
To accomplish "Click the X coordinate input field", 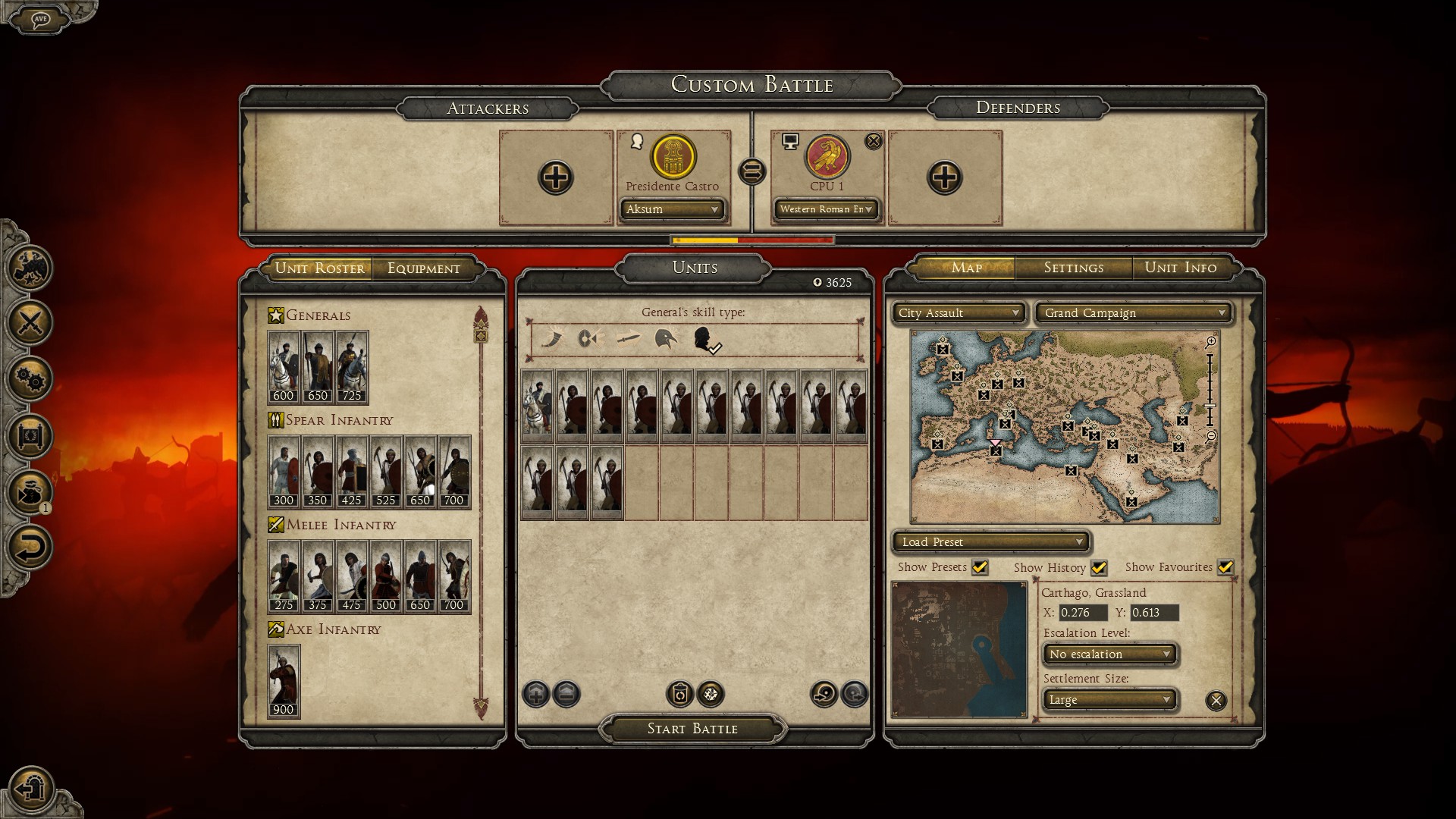I will [x=1082, y=613].
